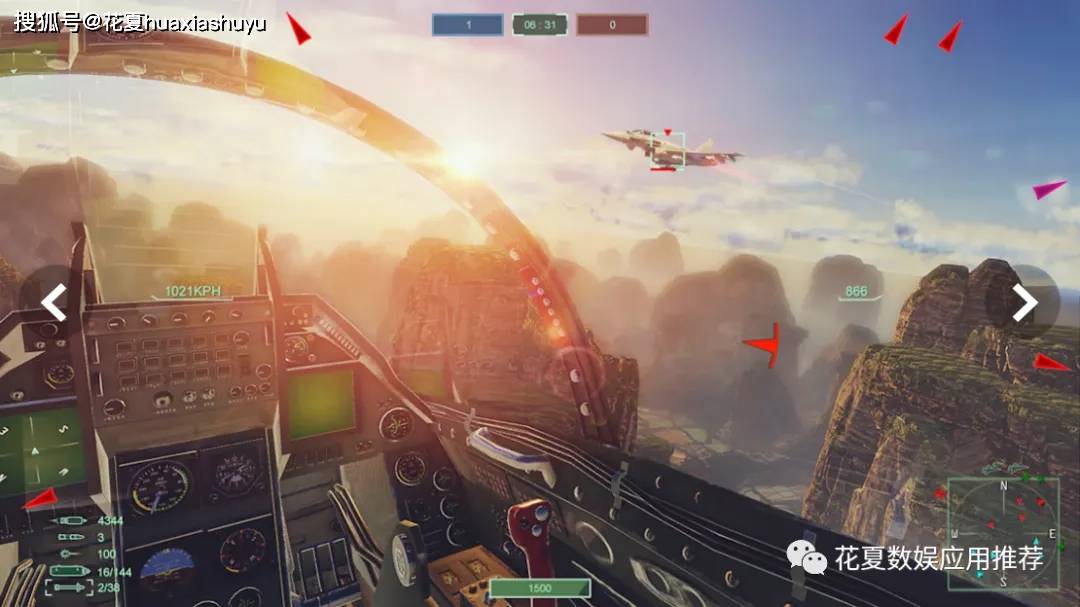The height and width of the screenshot is (607, 1080).
Task: Choose the bomb weapon showing 3 left
Action: coord(70,537)
